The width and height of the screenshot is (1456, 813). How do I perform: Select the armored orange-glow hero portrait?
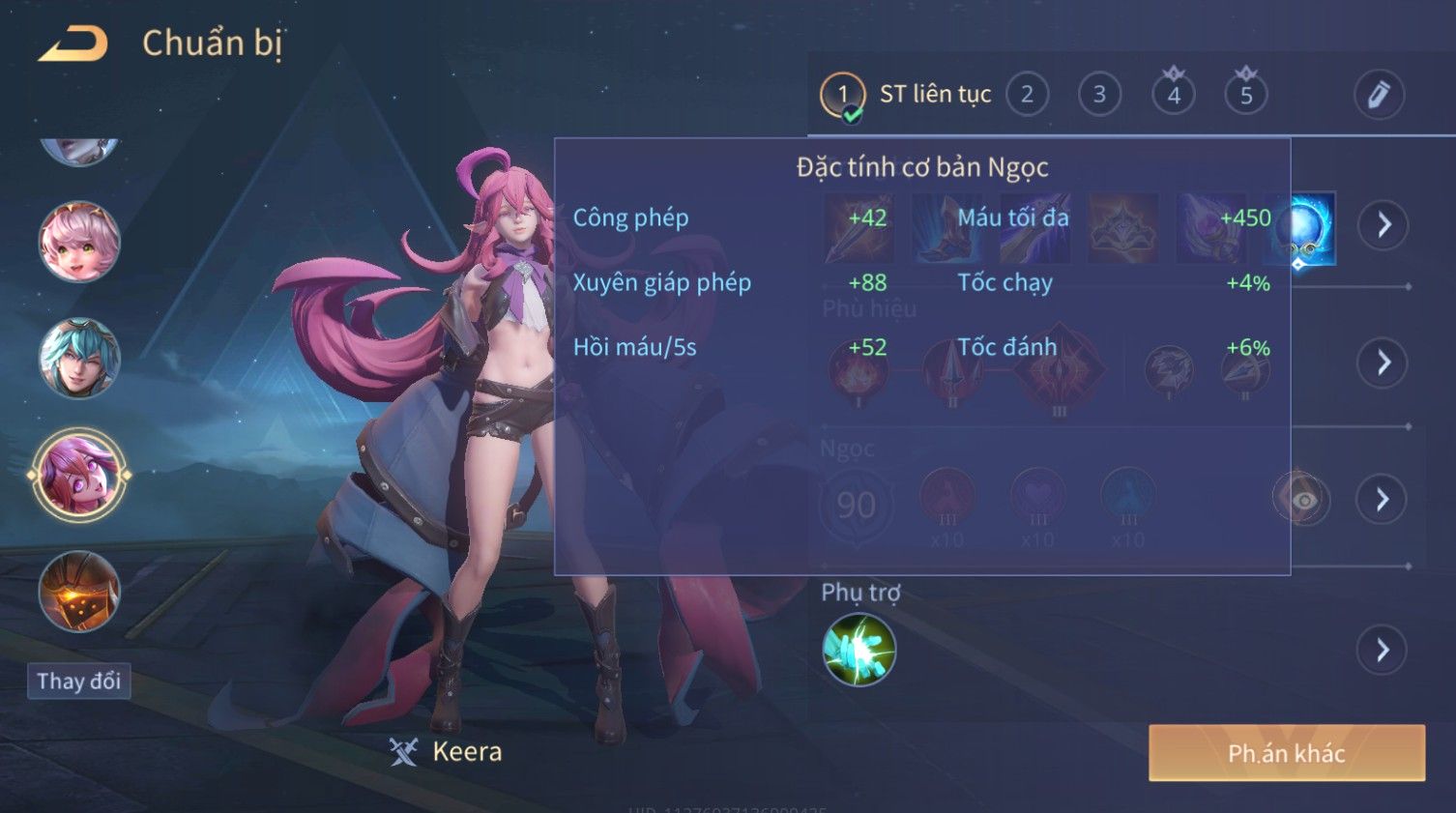click(x=79, y=591)
